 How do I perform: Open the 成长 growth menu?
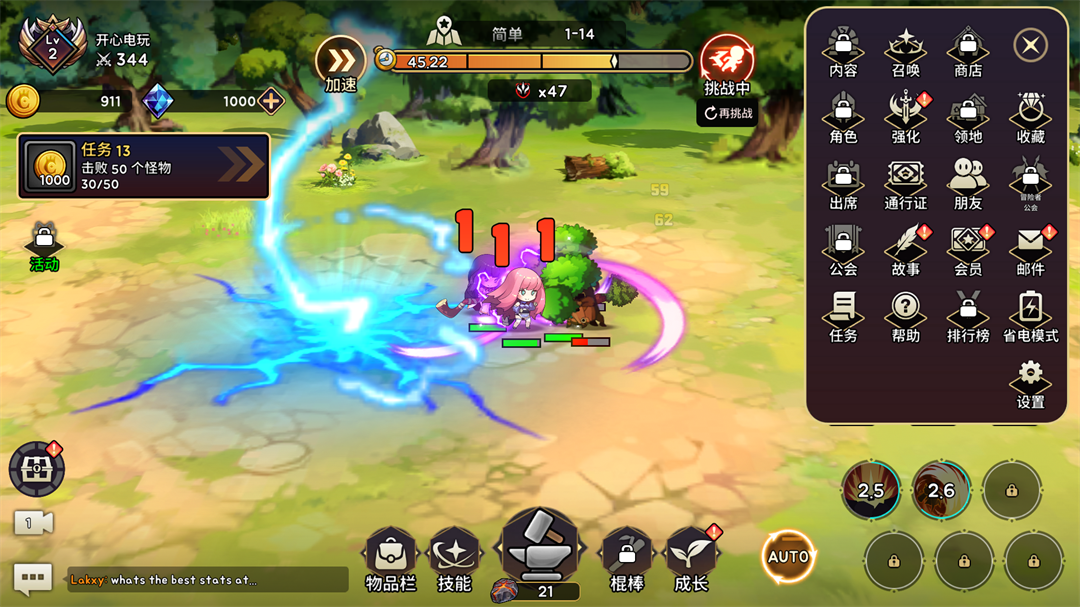point(691,558)
